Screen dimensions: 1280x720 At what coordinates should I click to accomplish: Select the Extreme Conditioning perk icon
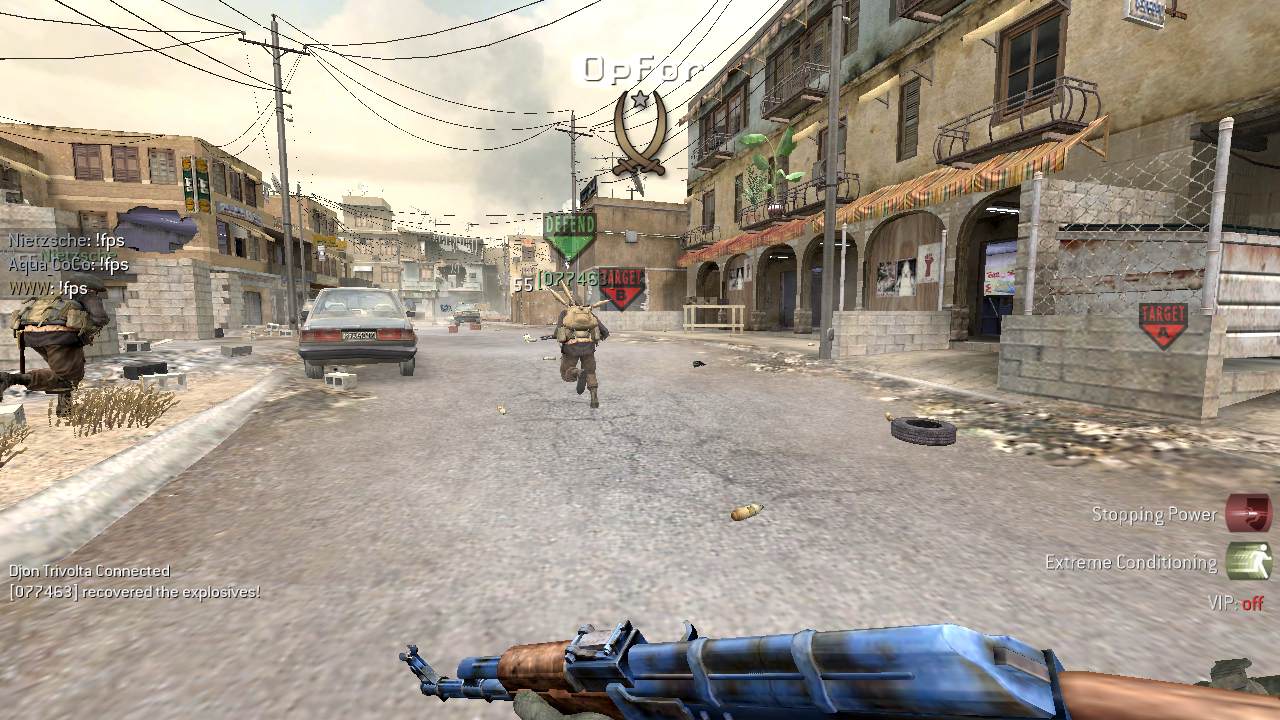click(x=1248, y=562)
